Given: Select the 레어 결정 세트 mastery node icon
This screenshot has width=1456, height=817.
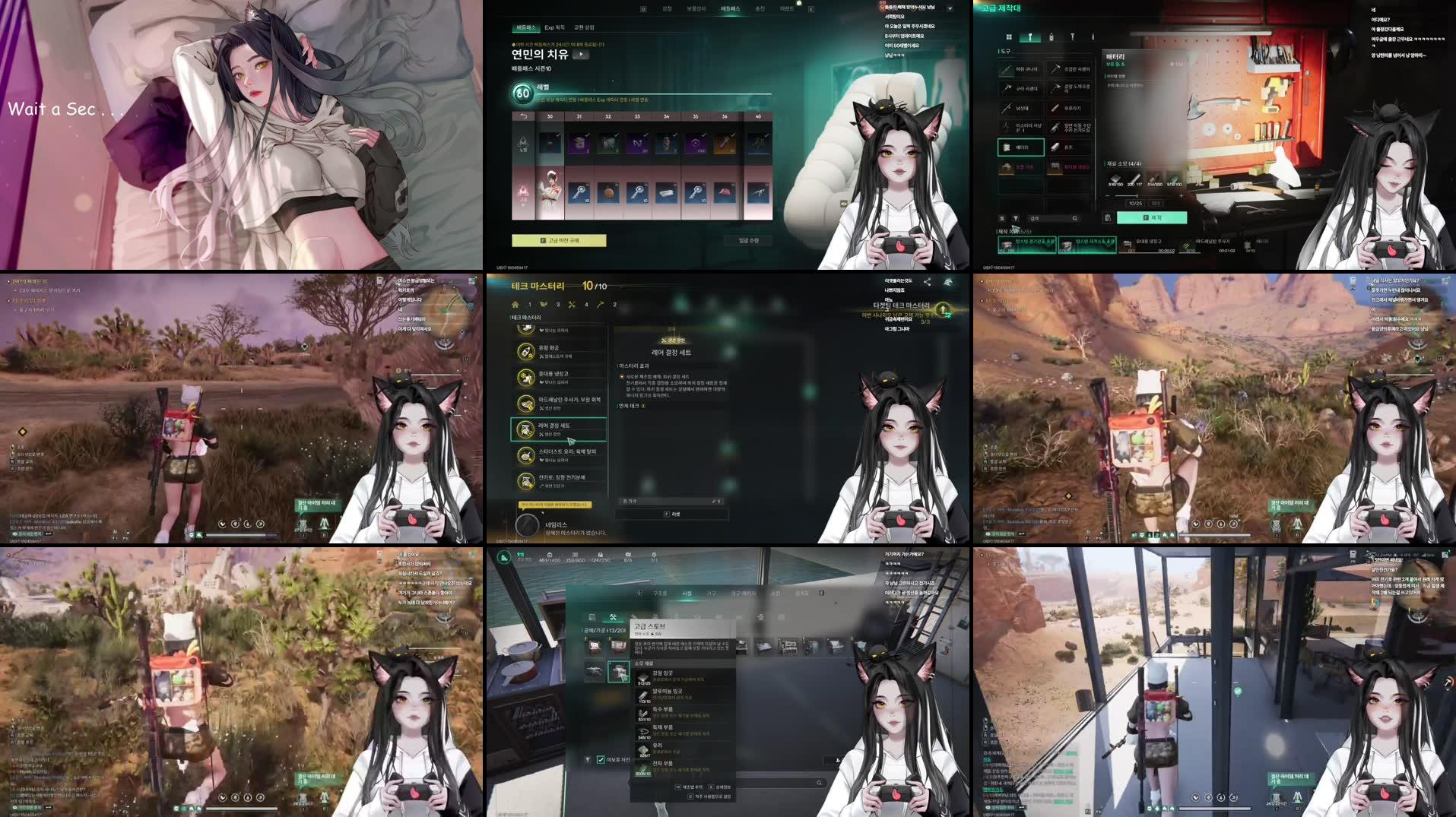Looking at the screenshot, I should tap(525, 430).
